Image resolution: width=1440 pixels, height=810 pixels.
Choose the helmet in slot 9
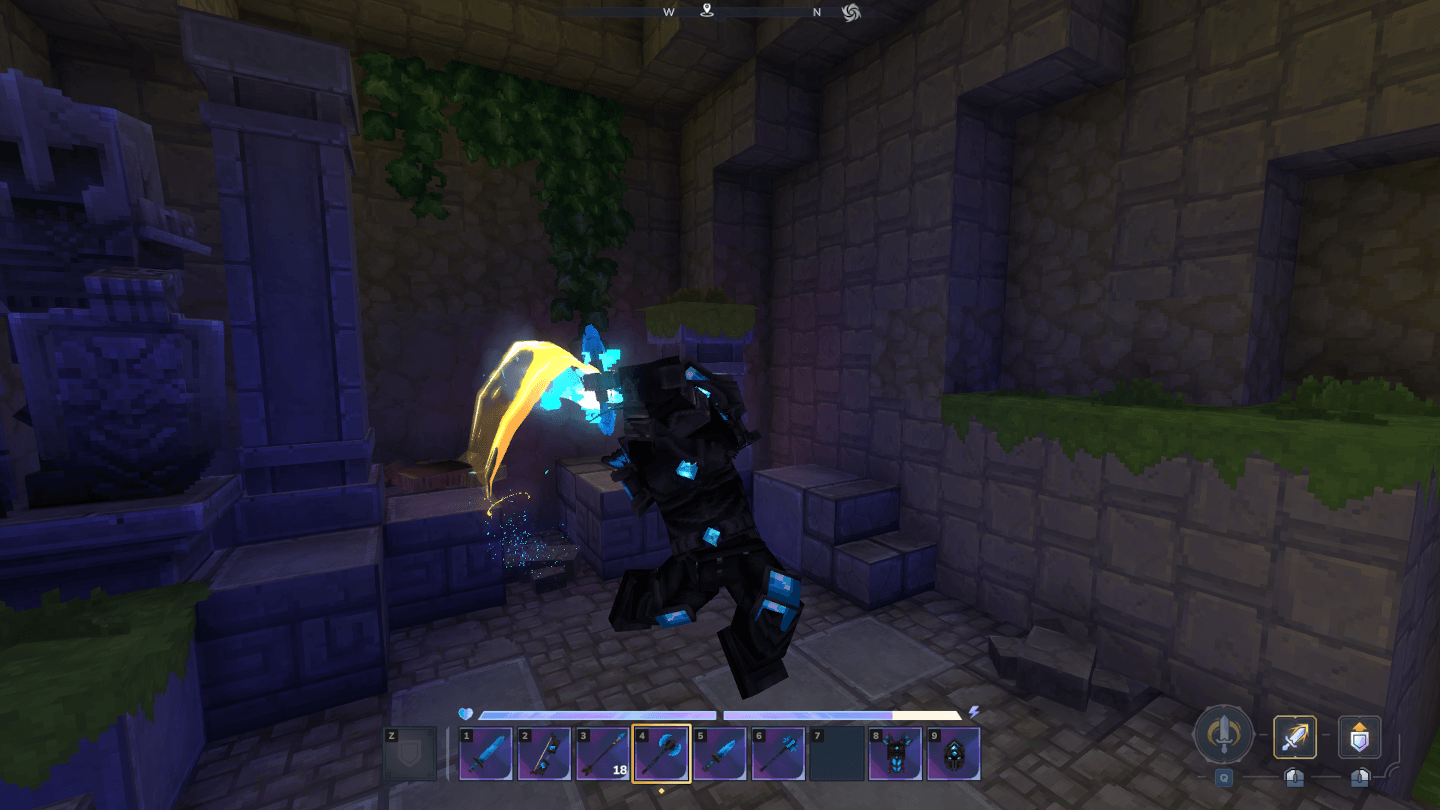[x=953, y=754]
